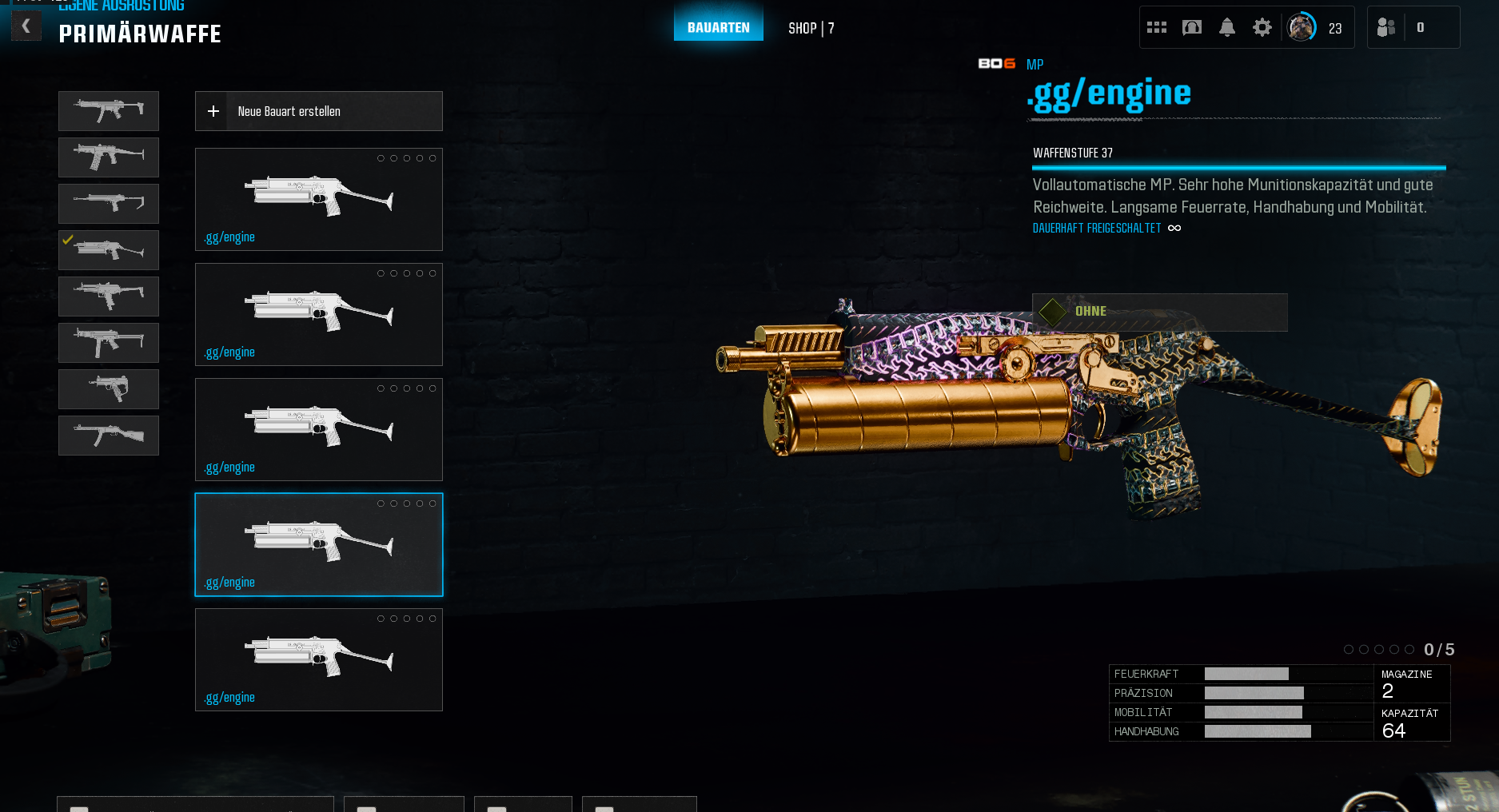The image size is (1499, 812).
Task: Open the Shop tab
Action: (811, 28)
